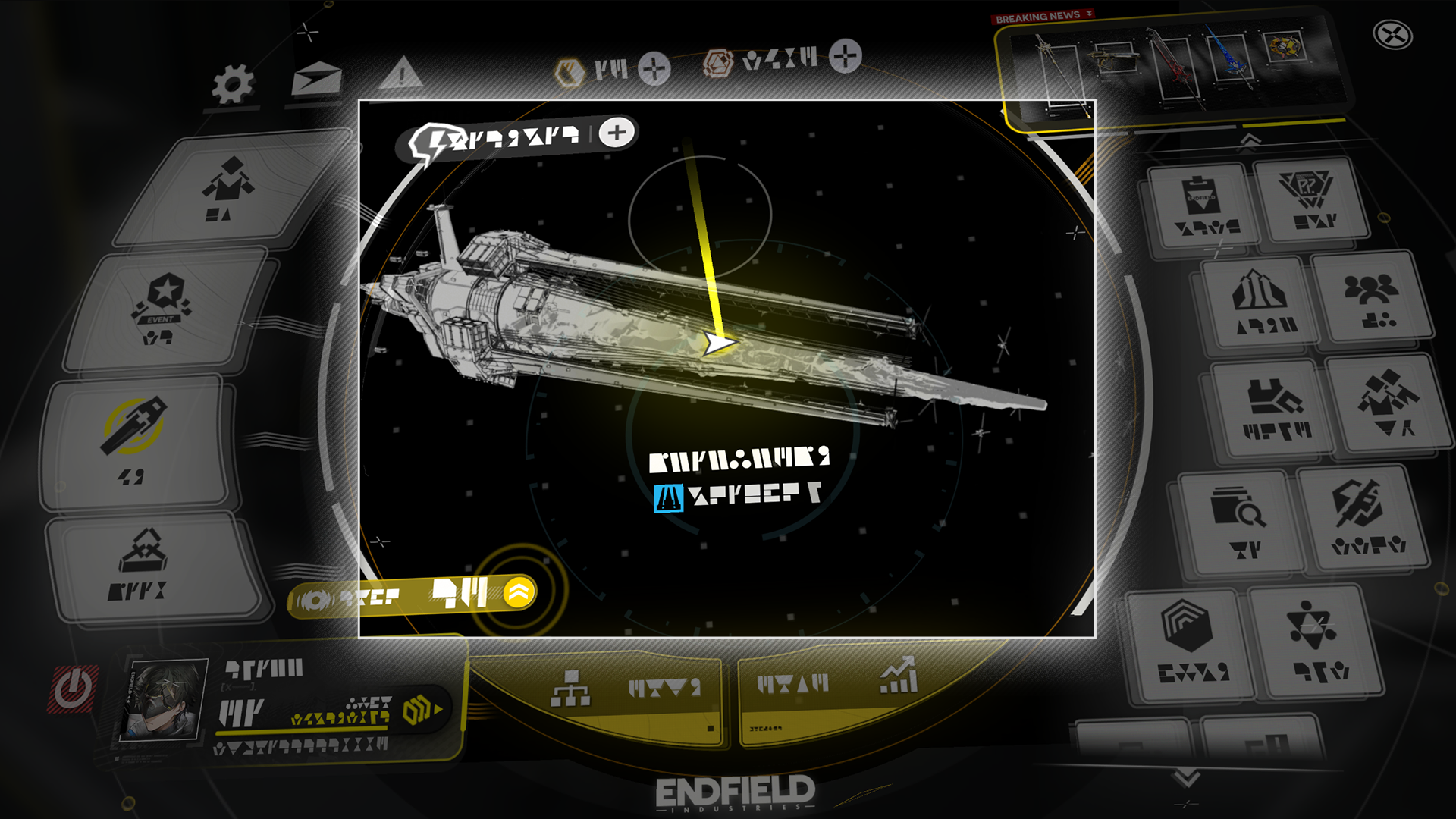Open the bar chart growth button
The image size is (1456, 819).
click(x=899, y=676)
